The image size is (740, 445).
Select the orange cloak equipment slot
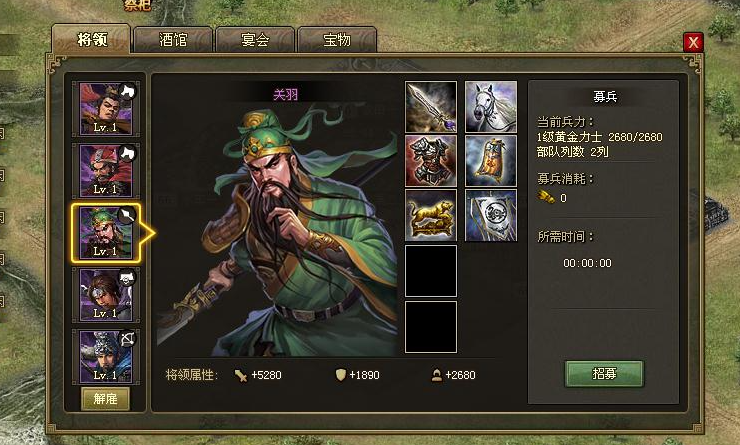point(491,161)
